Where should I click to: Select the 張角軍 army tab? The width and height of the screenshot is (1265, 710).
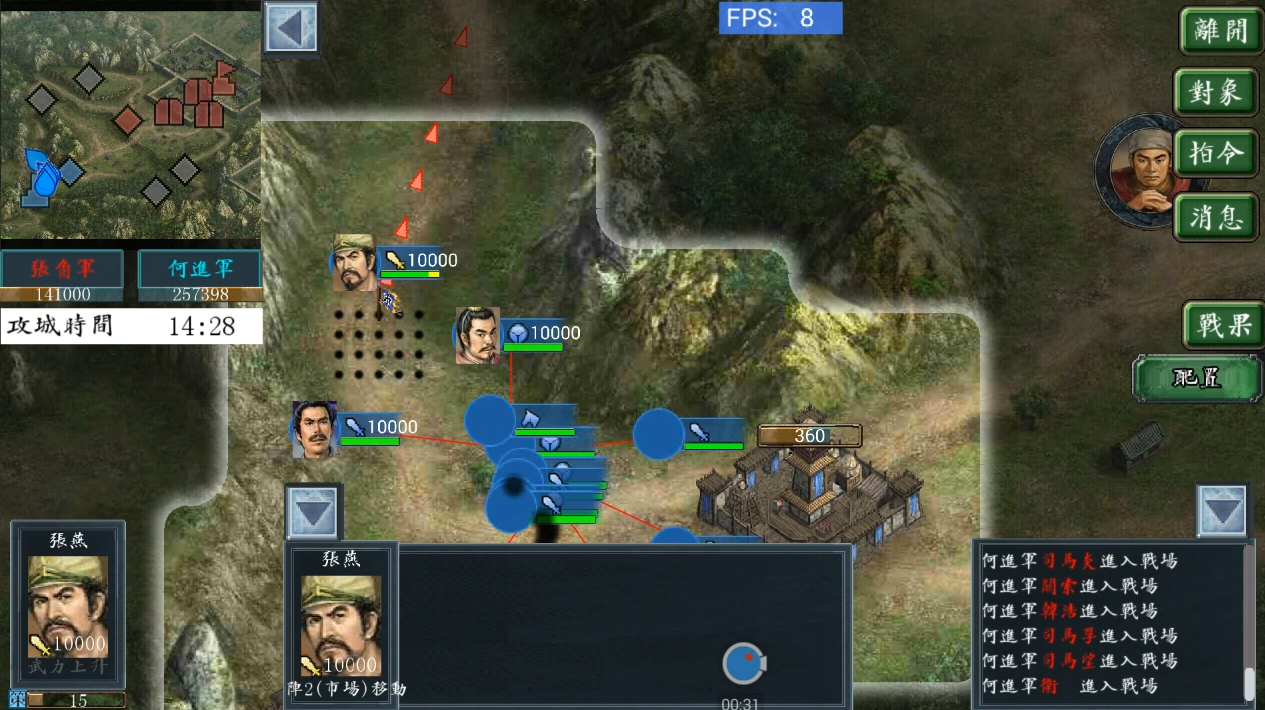tap(62, 269)
